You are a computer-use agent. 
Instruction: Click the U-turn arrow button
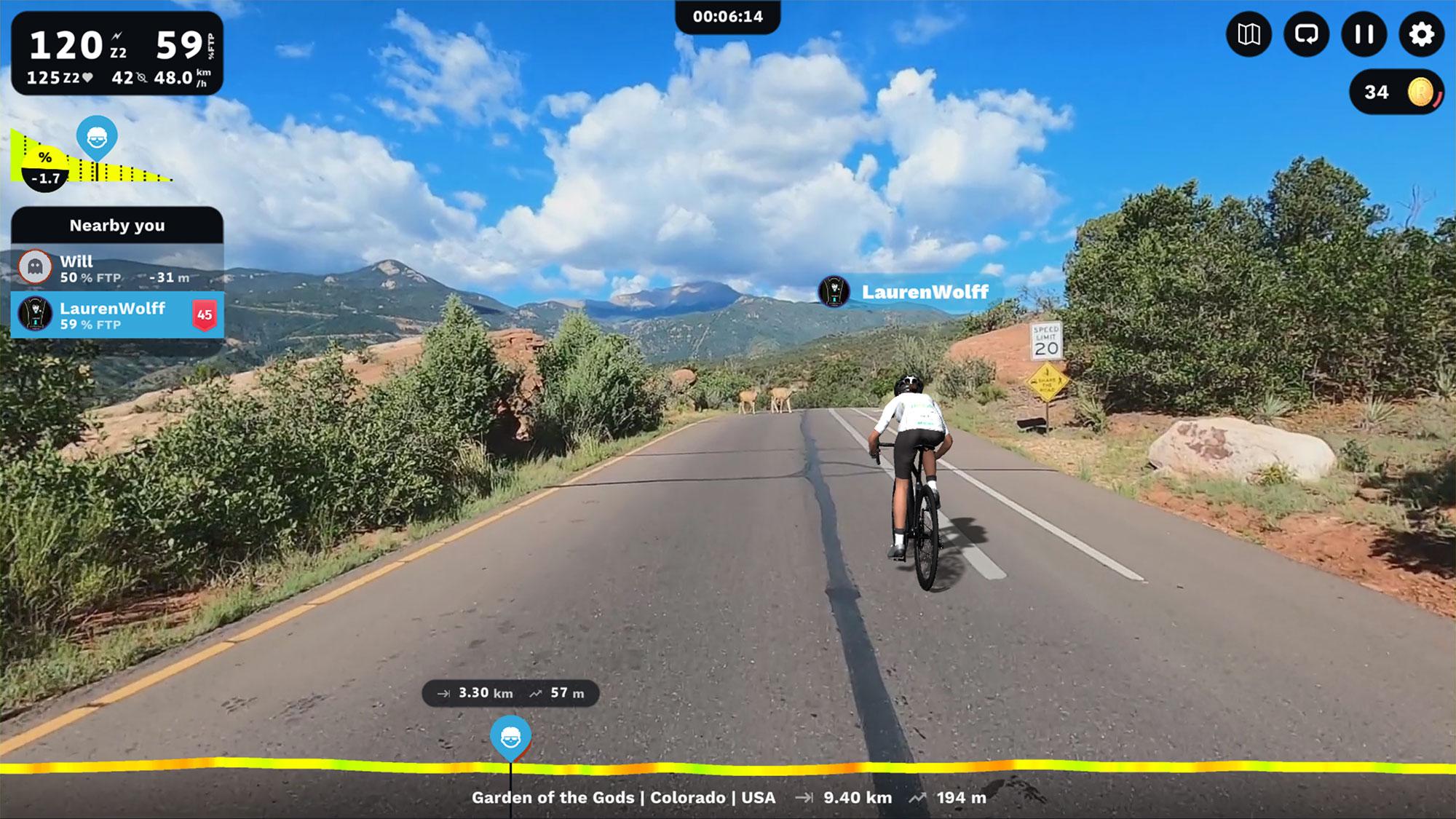(x=1306, y=34)
